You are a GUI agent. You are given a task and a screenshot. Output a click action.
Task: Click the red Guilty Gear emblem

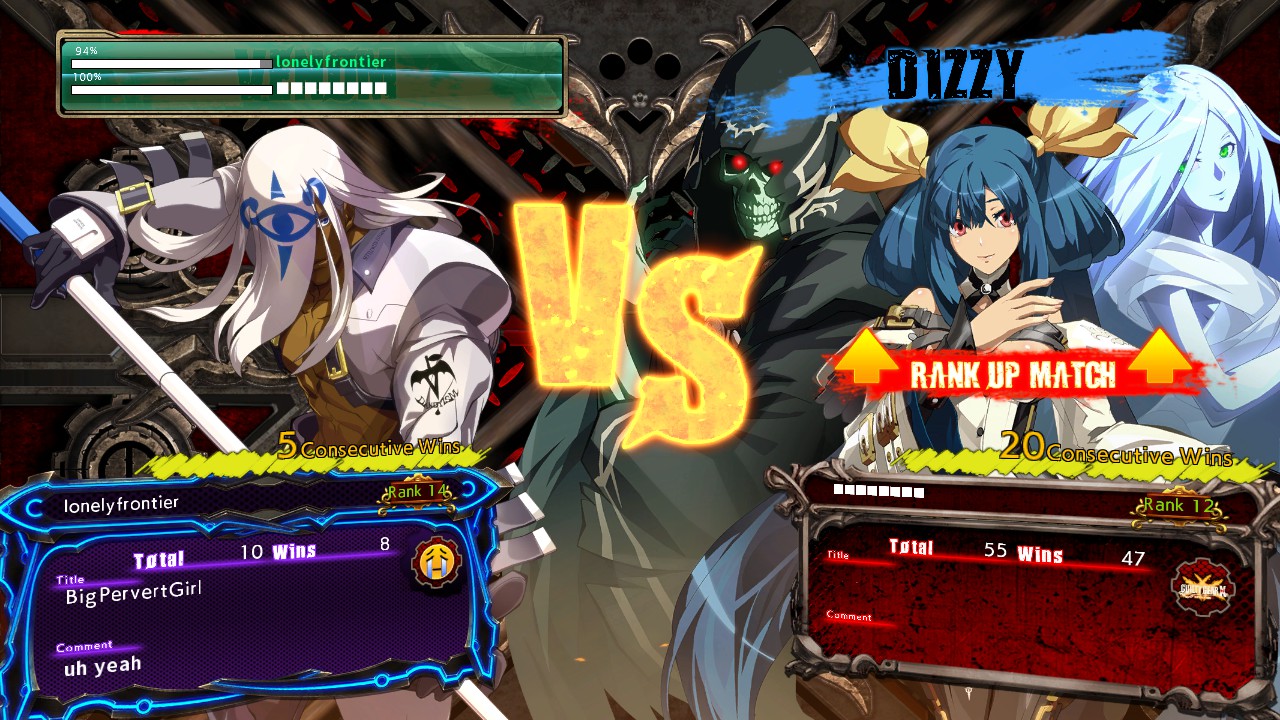1203,587
